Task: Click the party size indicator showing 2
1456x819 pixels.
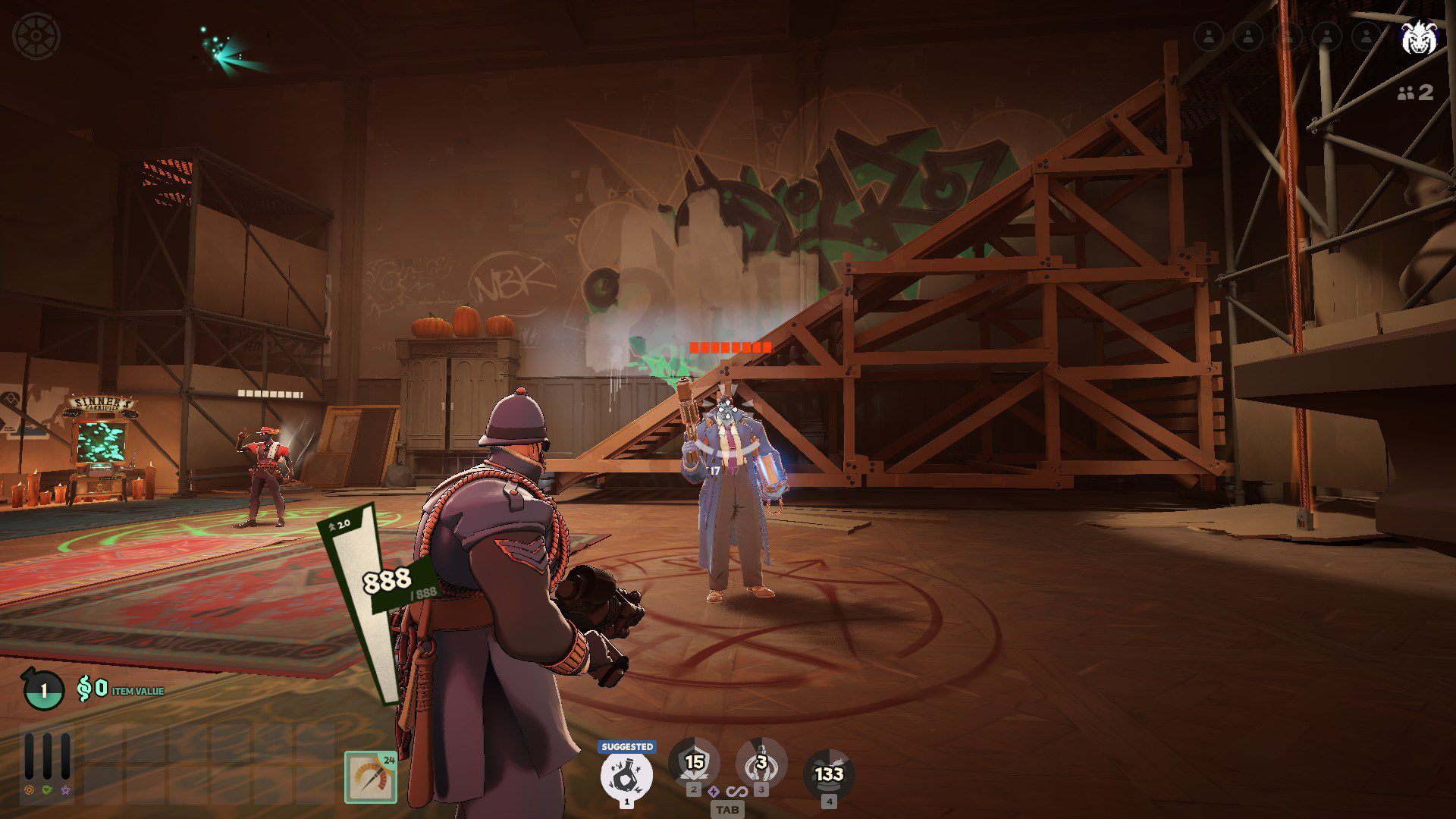Action: pyautogui.click(x=1416, y=94)
